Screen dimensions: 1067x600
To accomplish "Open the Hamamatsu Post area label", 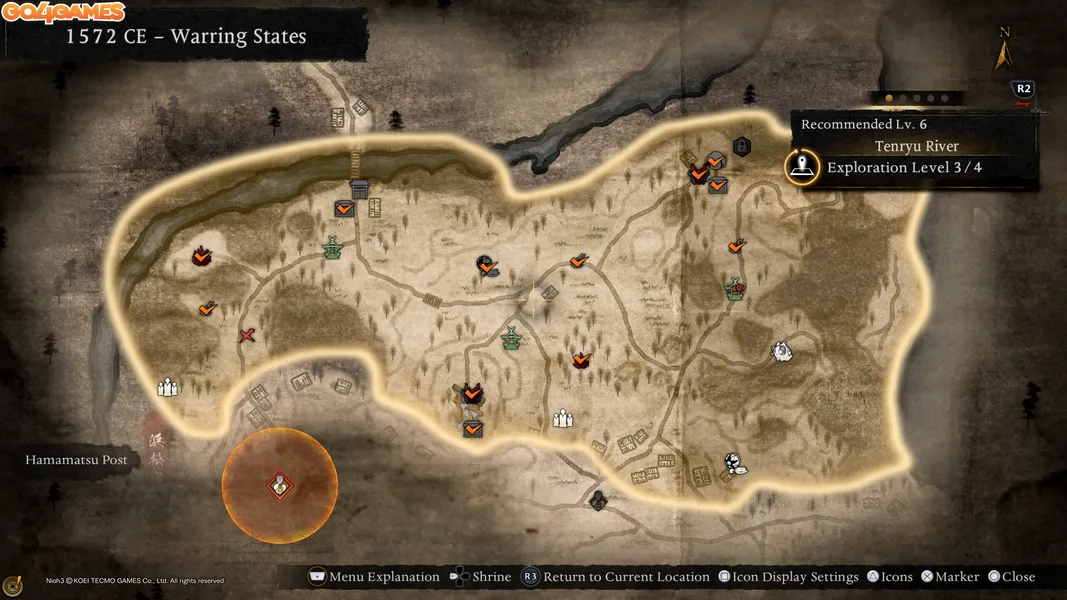I will tap(77, 460).
